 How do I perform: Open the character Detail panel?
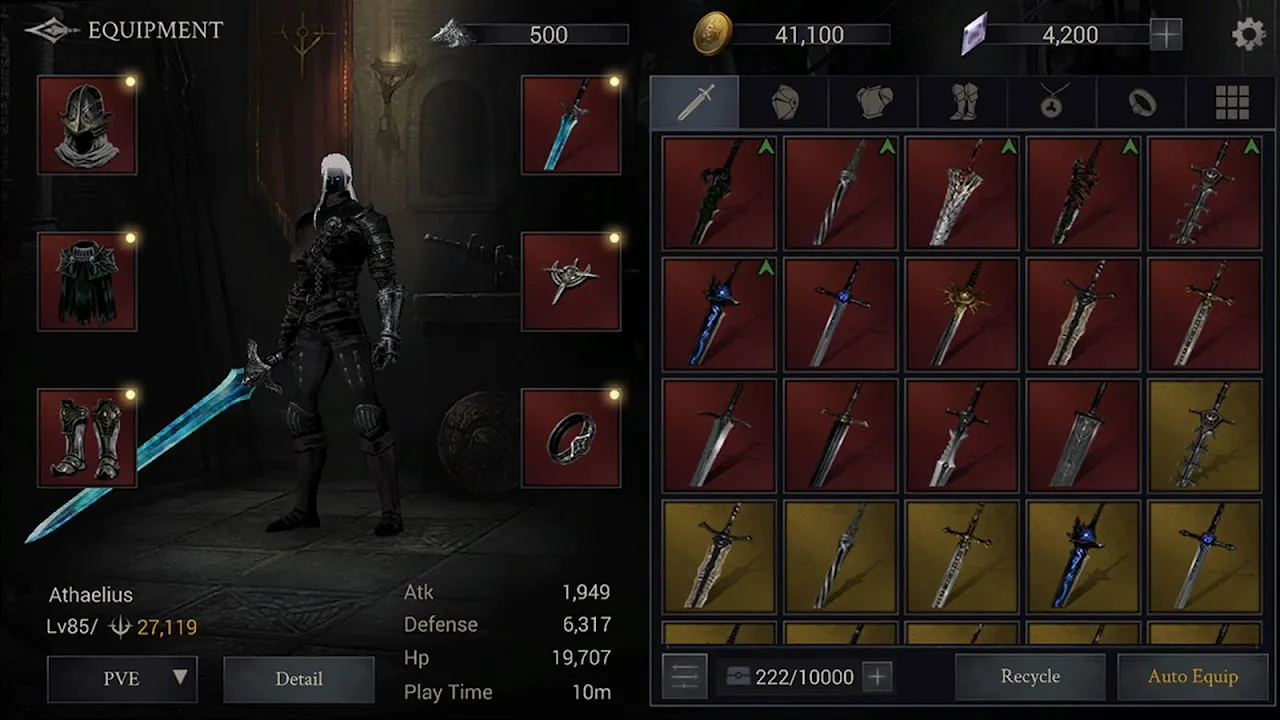[x=298, y=679]
